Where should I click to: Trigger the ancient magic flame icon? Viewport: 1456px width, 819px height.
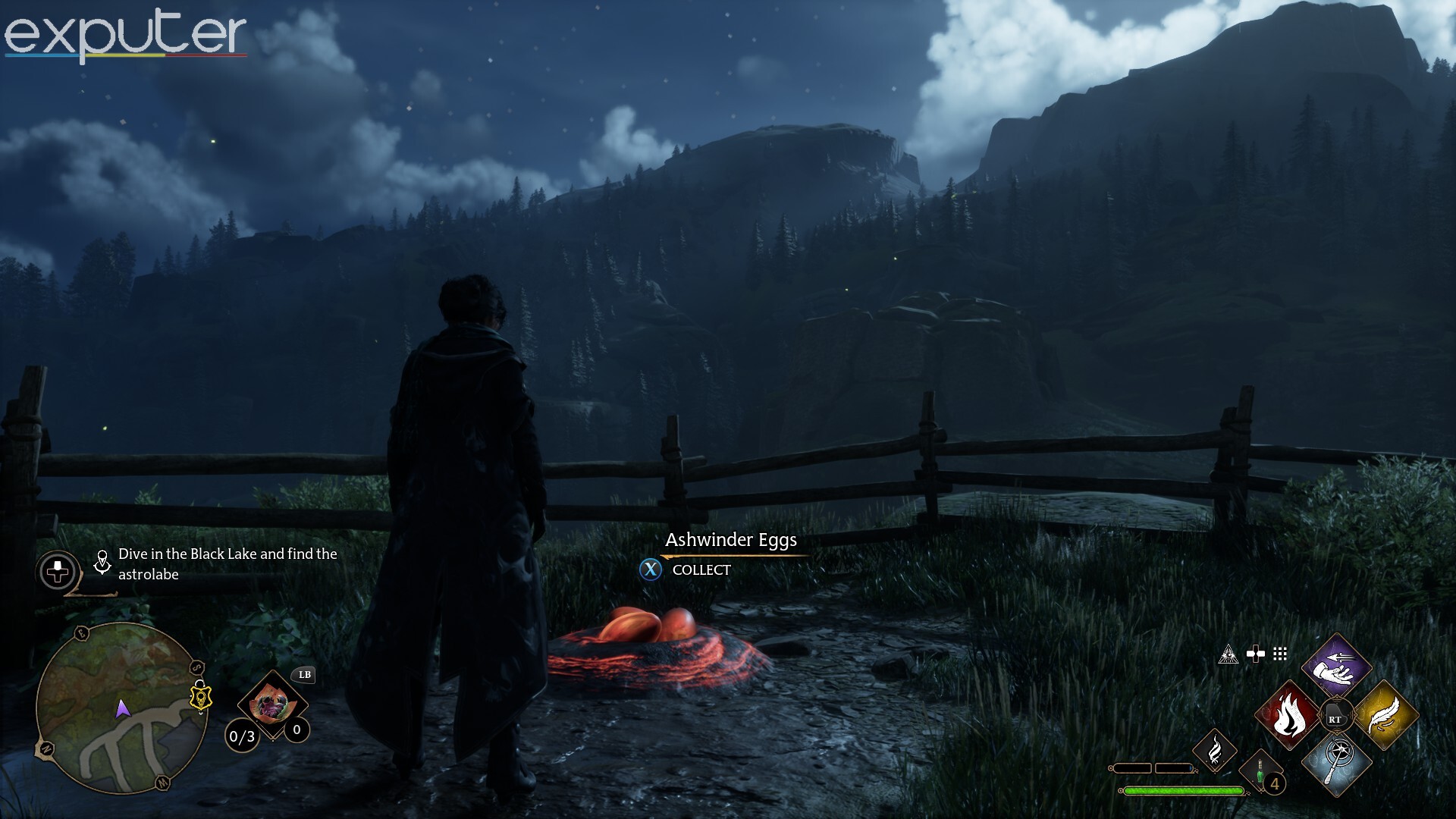click(x=1215, y=750)
